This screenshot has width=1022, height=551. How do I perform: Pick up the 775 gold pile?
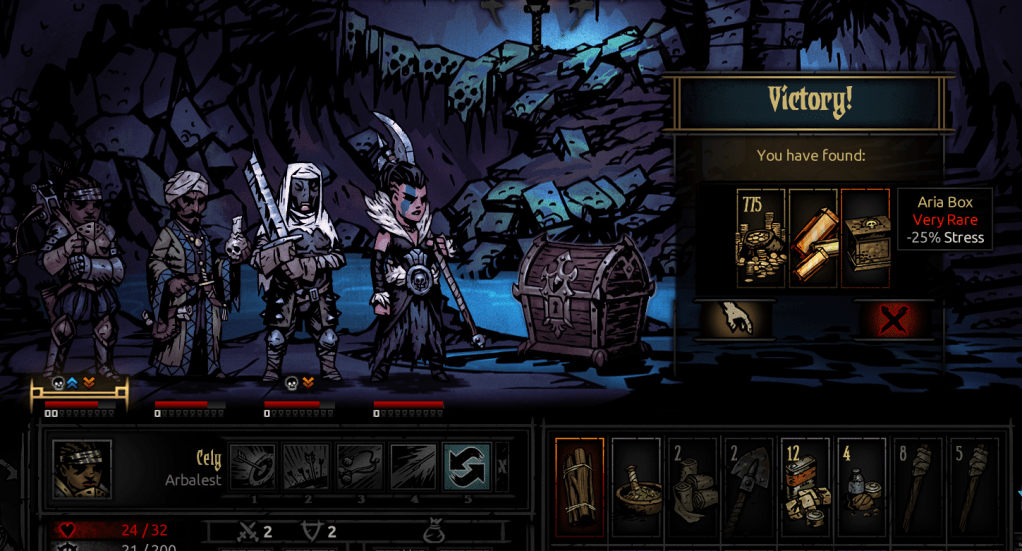[761, 238]
